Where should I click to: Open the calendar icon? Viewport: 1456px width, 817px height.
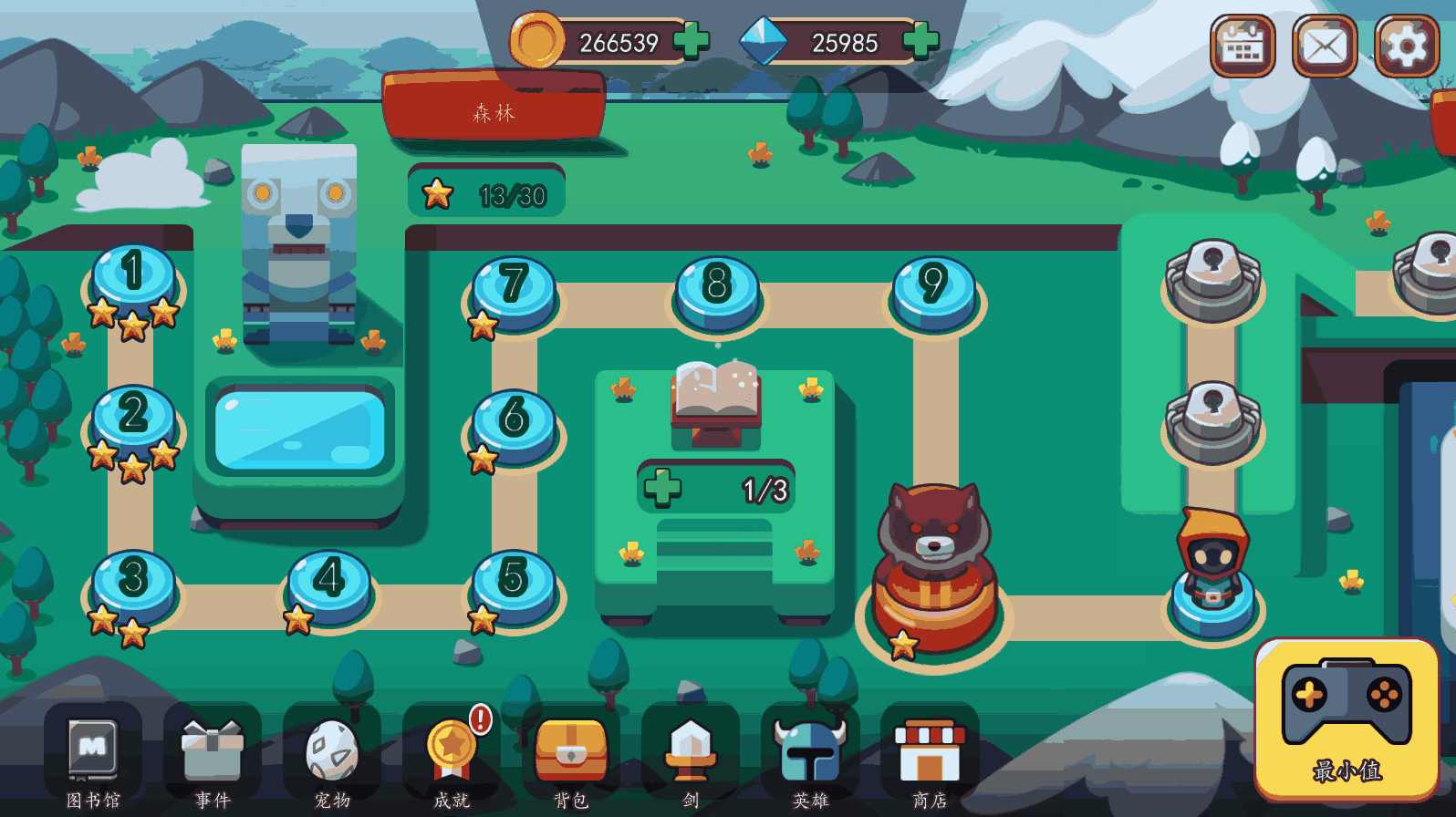click(x=1242, y=46)
